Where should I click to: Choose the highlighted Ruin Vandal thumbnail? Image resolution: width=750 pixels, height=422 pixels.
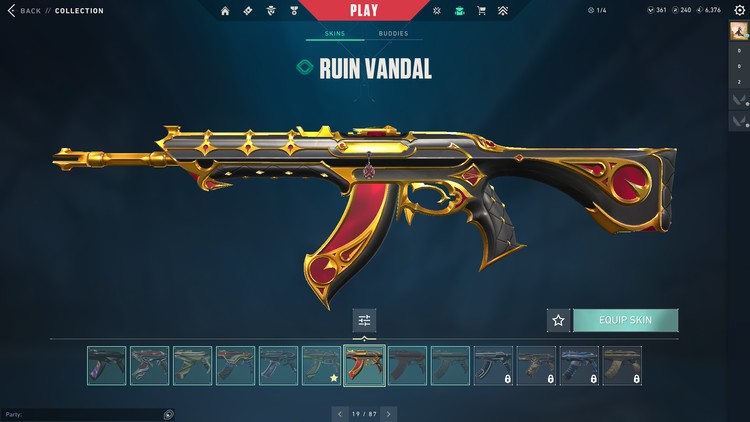[364, 366]
